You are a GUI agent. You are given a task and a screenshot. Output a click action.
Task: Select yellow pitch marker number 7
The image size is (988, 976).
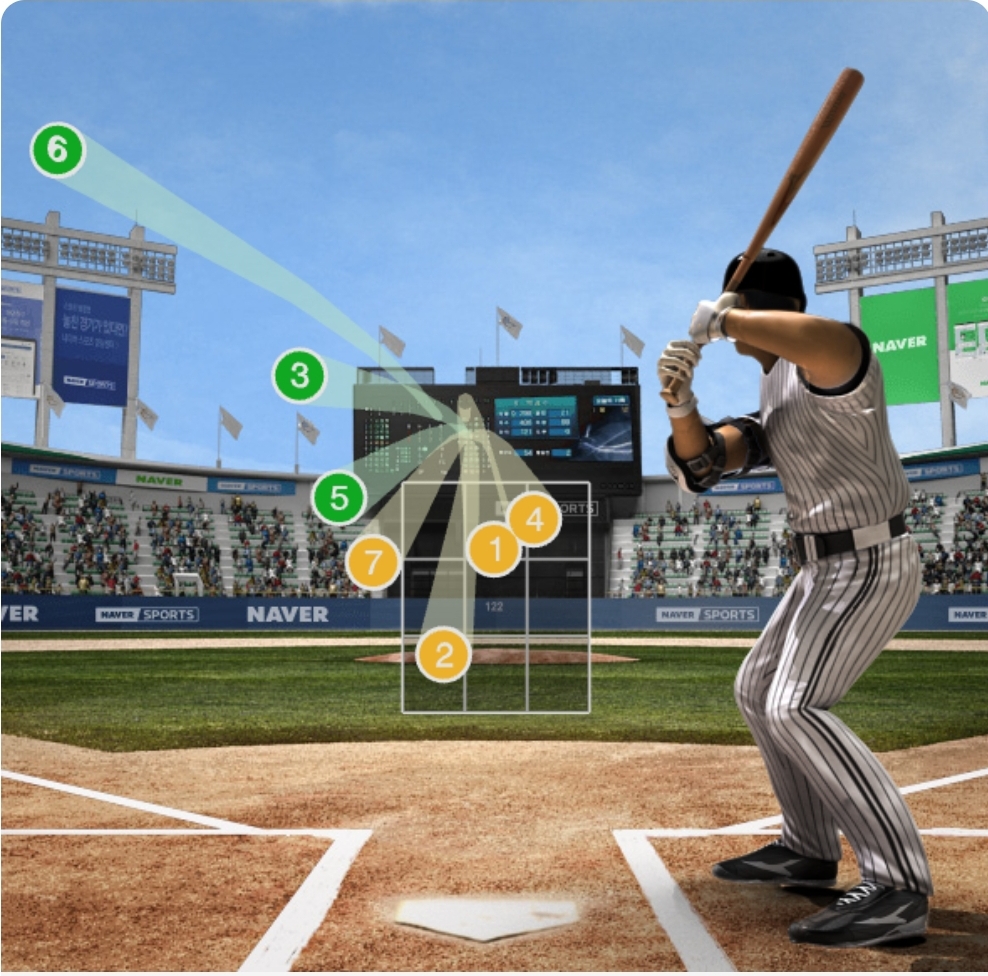coord(373,562)
